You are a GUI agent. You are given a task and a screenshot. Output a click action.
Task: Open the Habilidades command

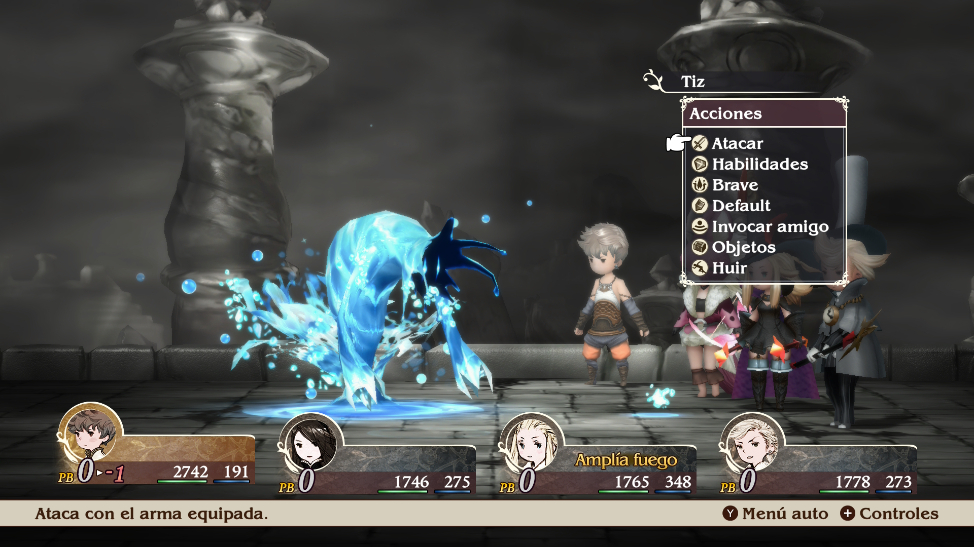(x=758, y=164)
